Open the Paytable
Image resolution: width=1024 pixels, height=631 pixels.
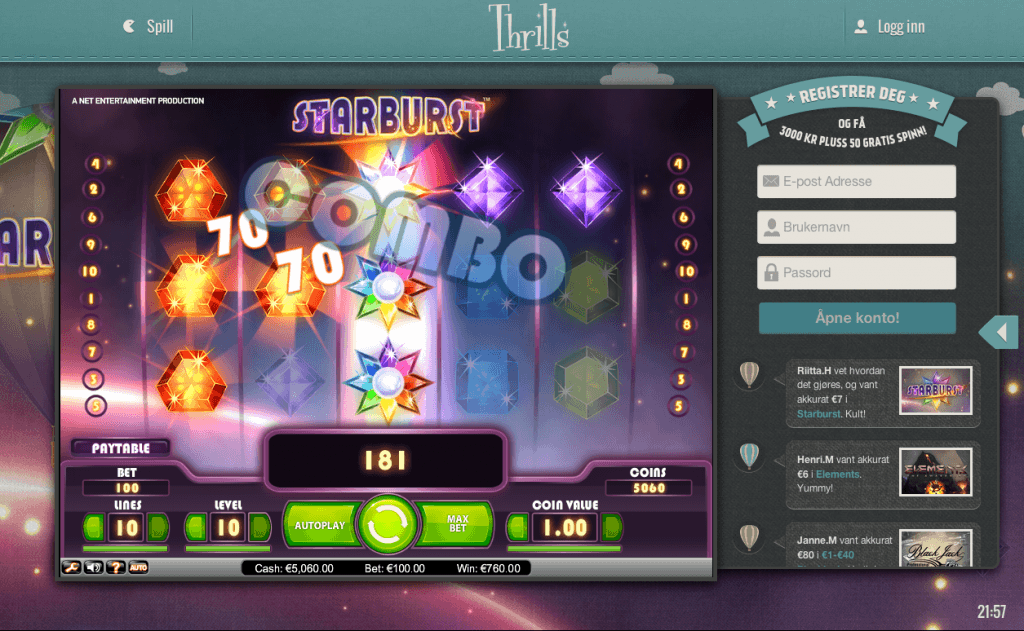click(120, 447)
